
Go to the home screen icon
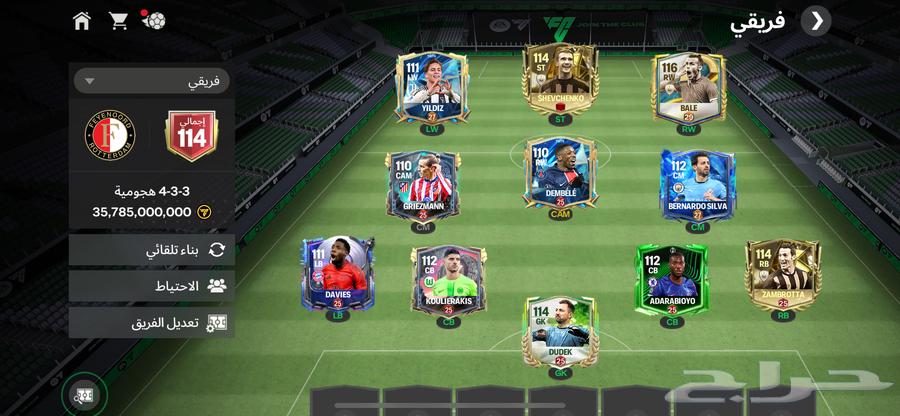pos(82,20)
